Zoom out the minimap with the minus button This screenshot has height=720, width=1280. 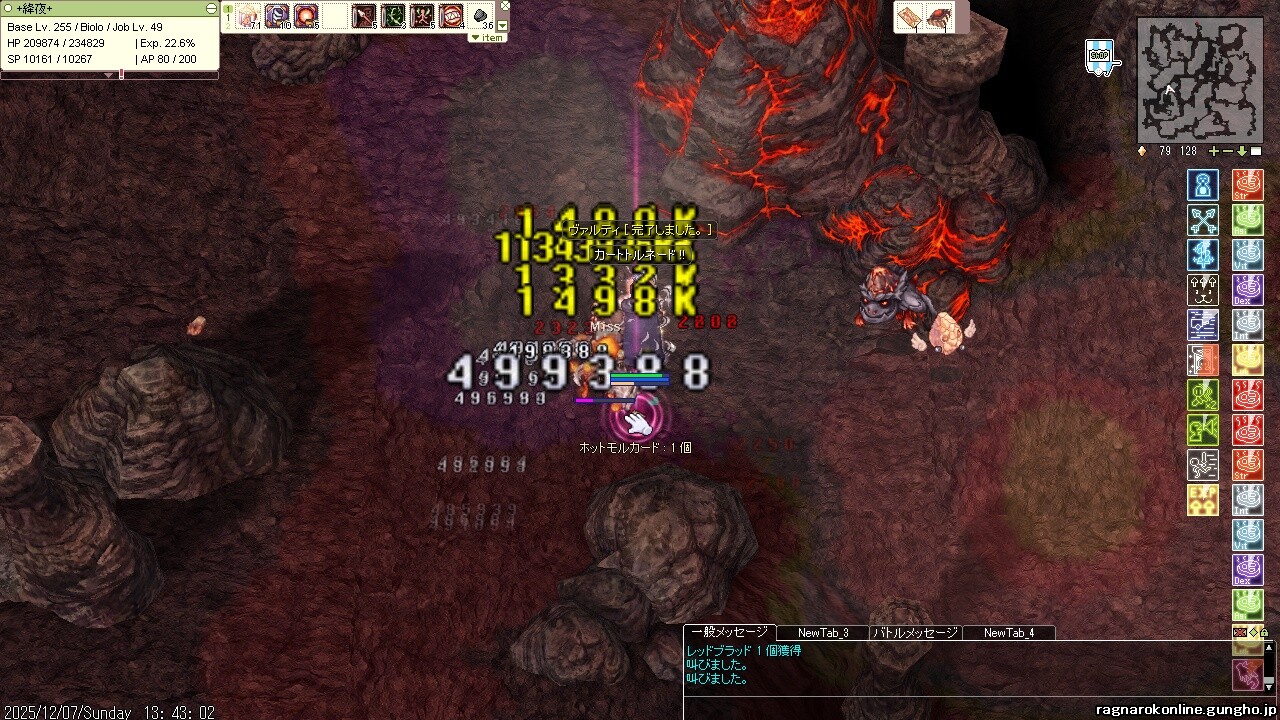[1228, 151]
